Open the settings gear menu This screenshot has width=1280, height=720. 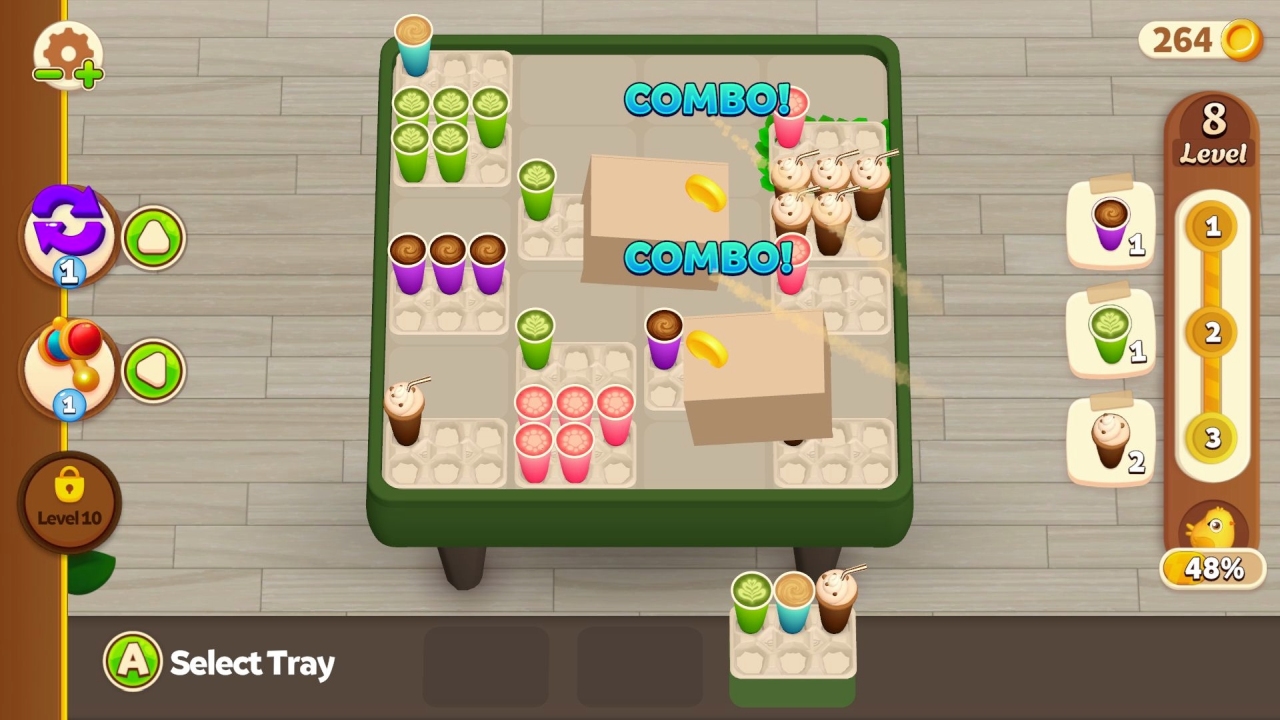click(x=66, y=47)
